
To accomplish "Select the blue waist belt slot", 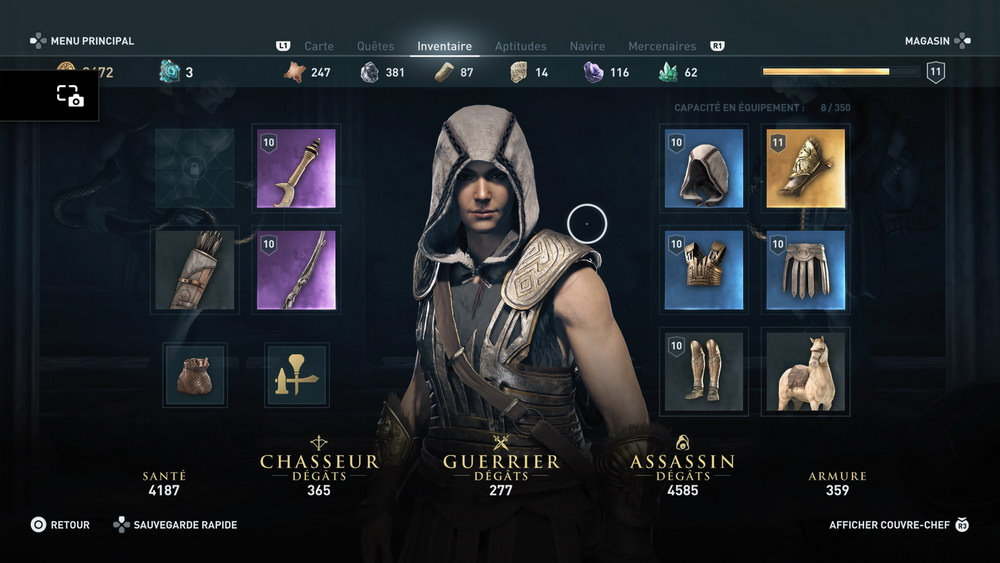I will point(805,270).
